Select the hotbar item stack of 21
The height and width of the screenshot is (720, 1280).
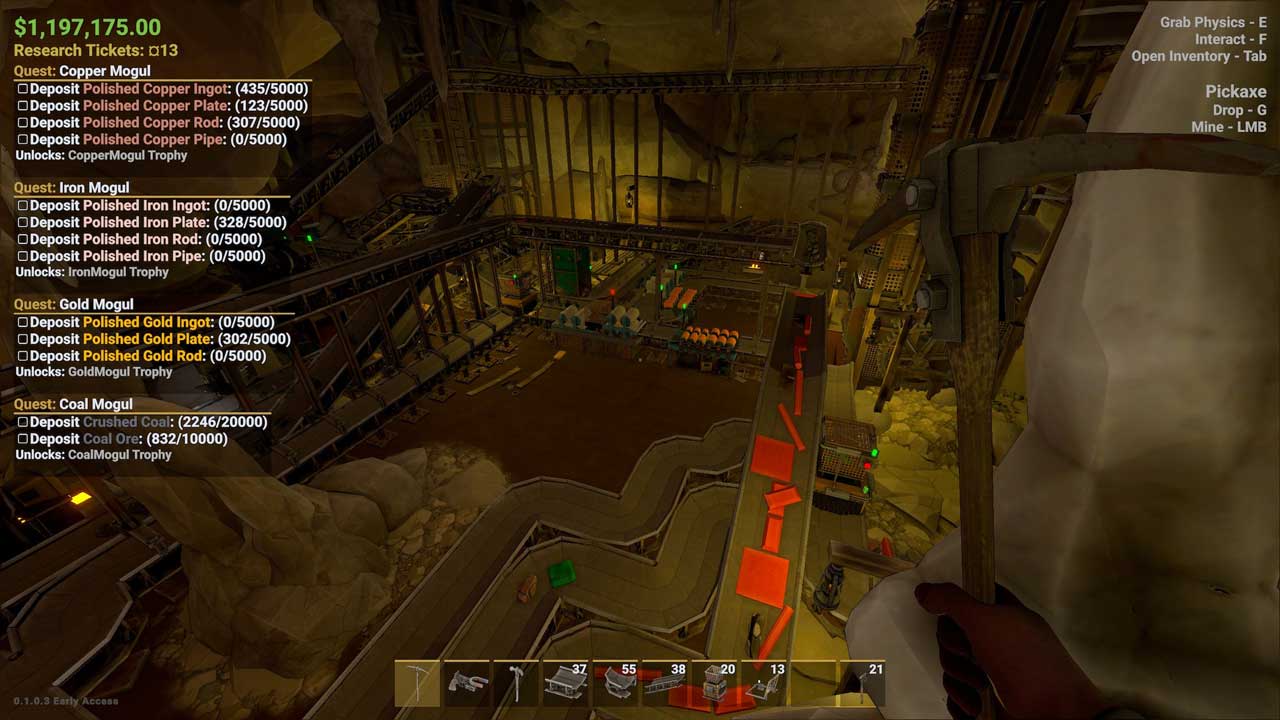(x=862, y=684)
